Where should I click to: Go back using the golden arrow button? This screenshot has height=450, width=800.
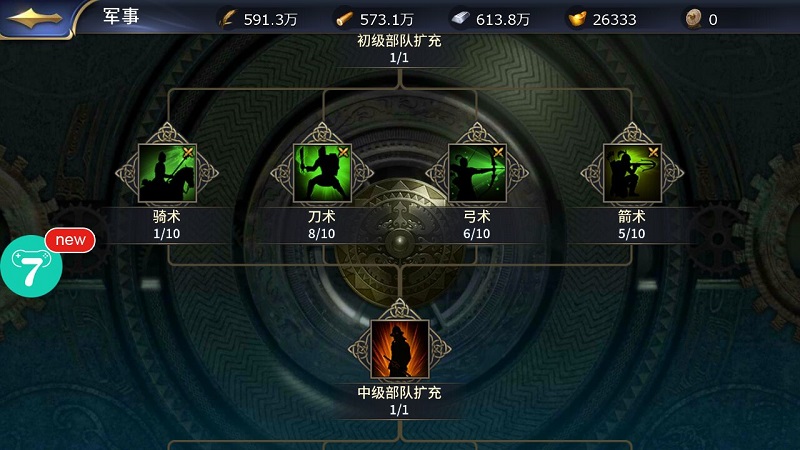tap(37, 18)
